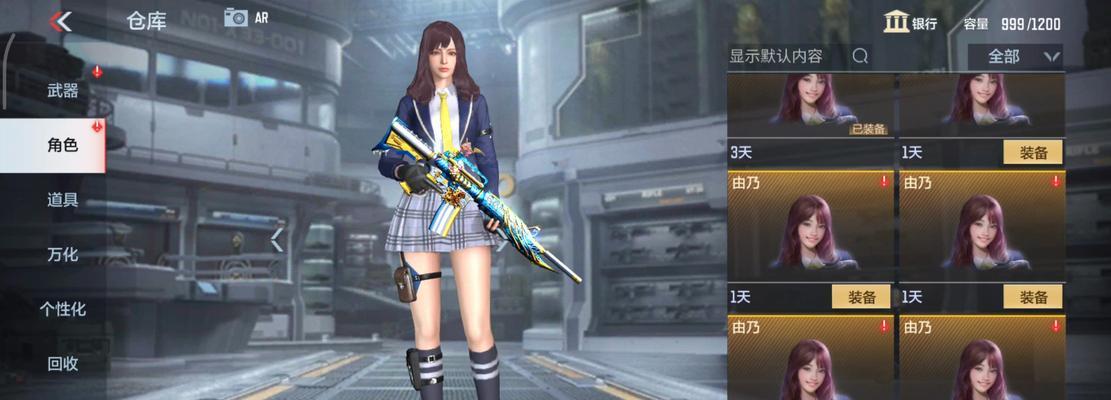Image resolution: width=1111 pixels, height=400 pixels.
Task: Choose the 回收 tab
Action: [x=62, y=363]
